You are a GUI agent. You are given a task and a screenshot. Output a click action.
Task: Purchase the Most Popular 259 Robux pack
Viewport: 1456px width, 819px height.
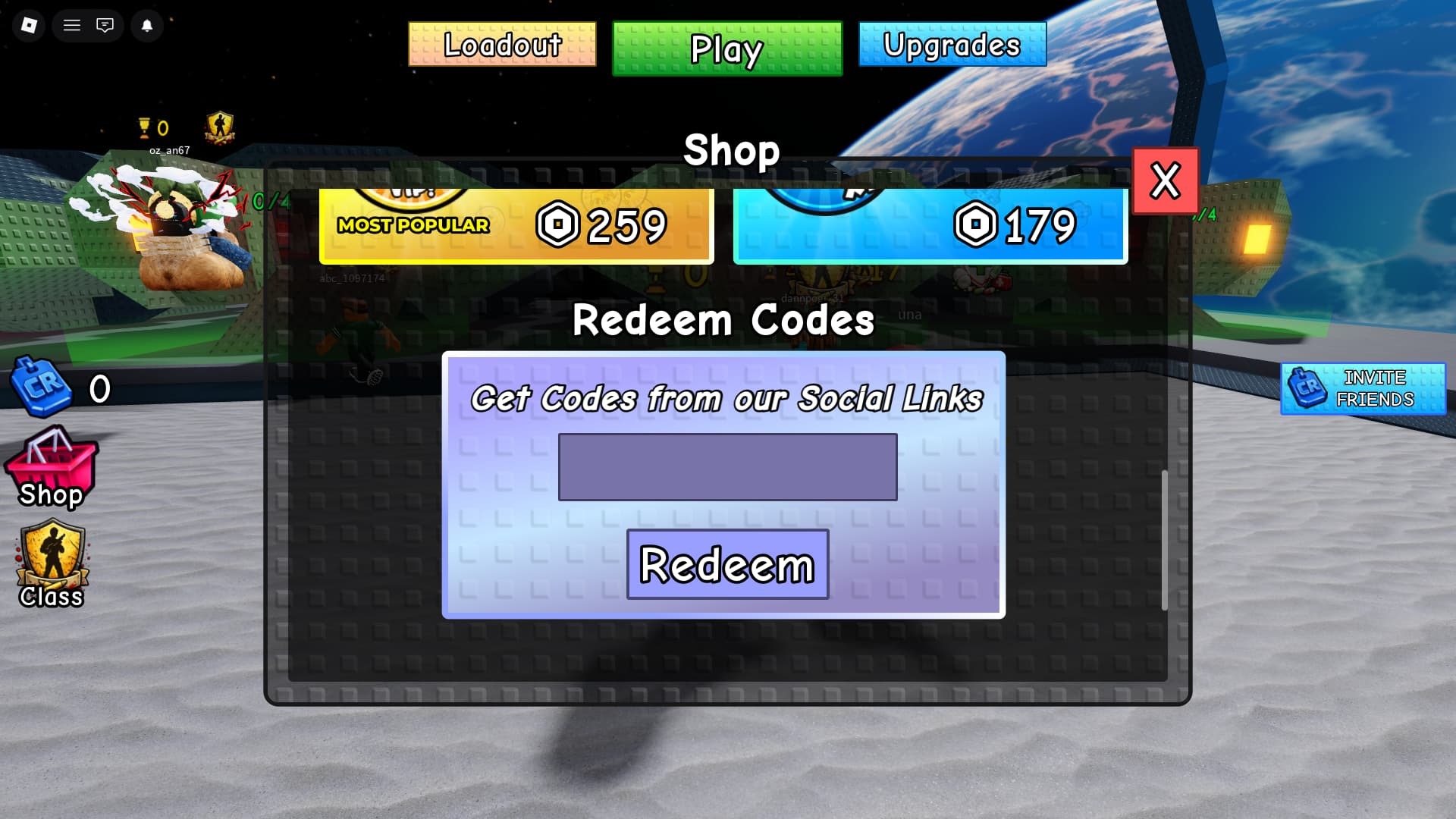[x=515, y=224]
